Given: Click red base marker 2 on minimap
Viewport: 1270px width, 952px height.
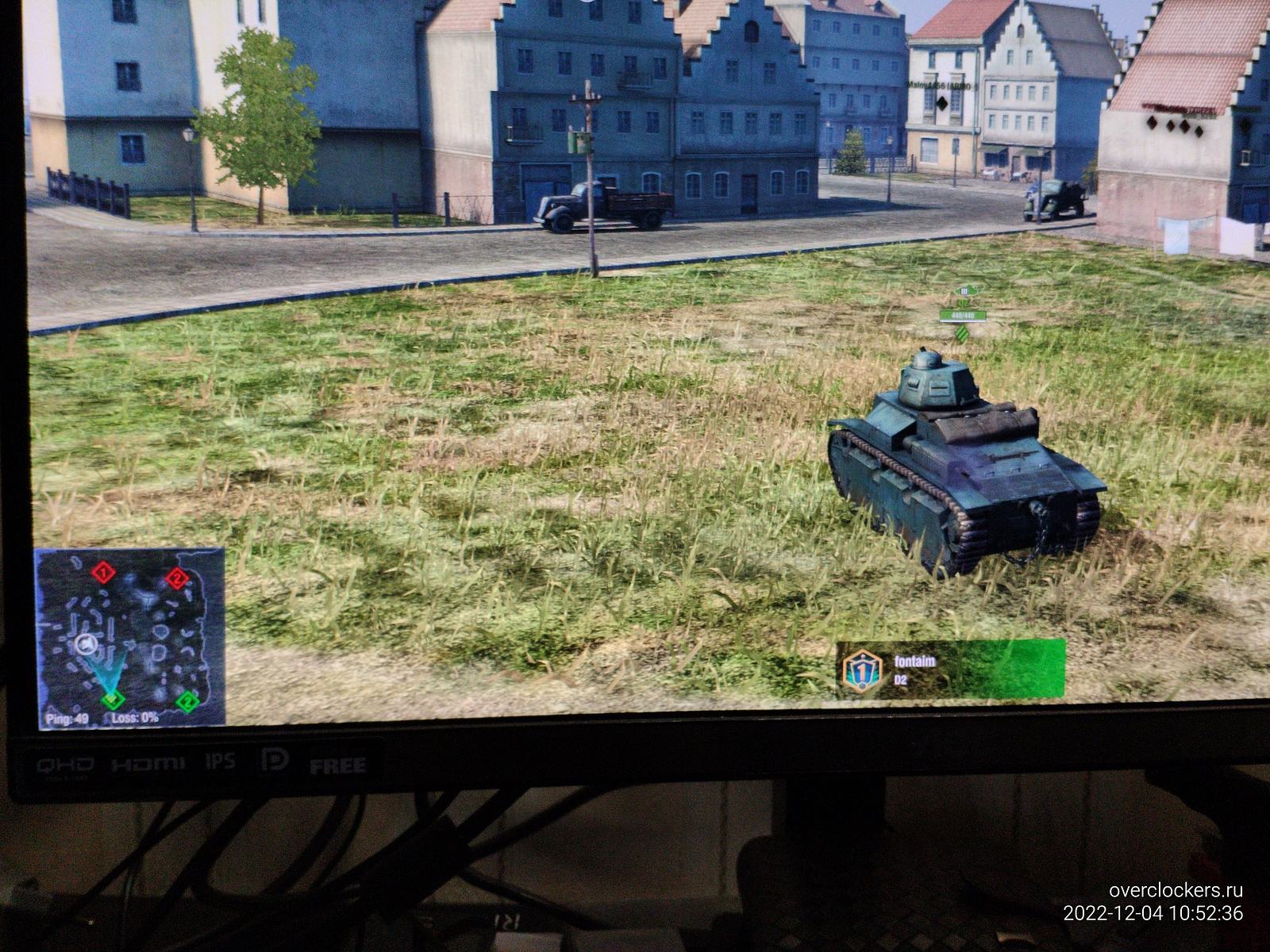Looking at the screenshot, I should [176, 578].
